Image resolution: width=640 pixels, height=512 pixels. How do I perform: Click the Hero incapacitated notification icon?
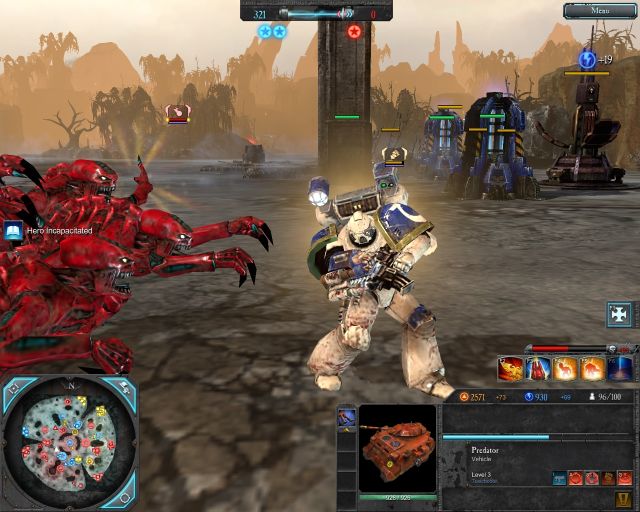pyautogui.click(x=13, y=231)
